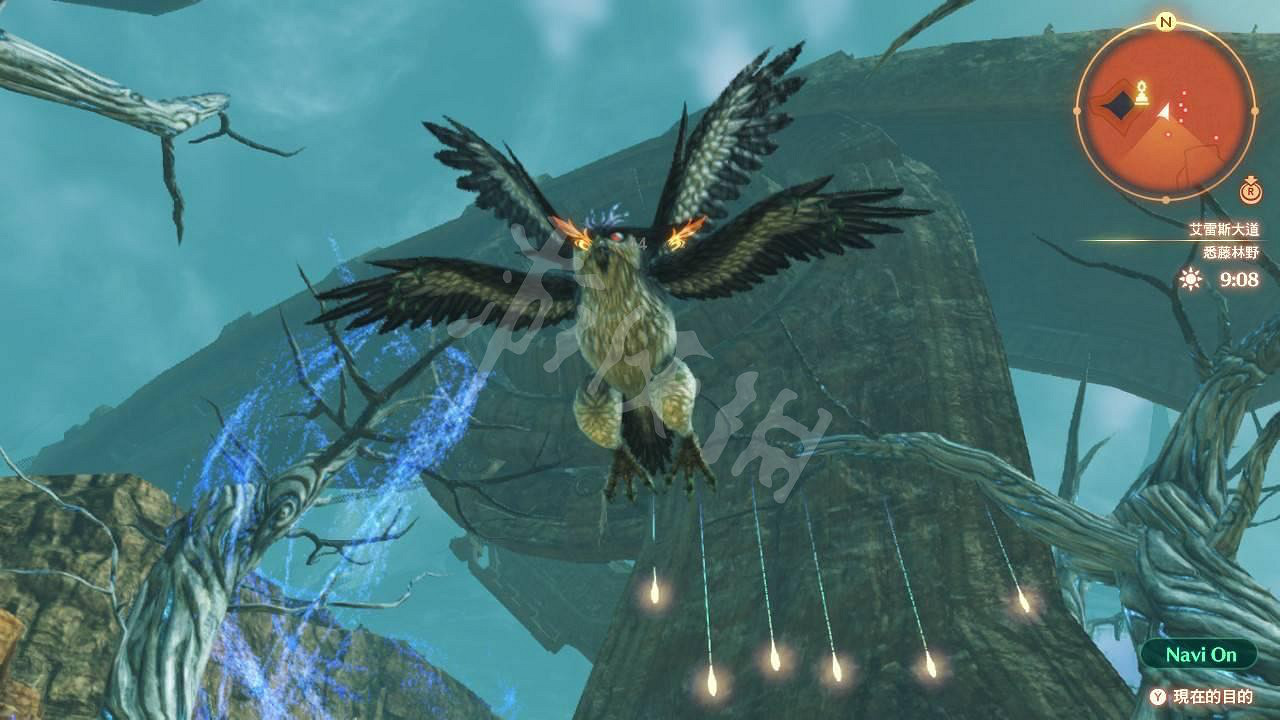Click the white player arrow on the minimap
Image resolution: width=1280 pixels, height=720 pixels.
tap(1164, 112)
